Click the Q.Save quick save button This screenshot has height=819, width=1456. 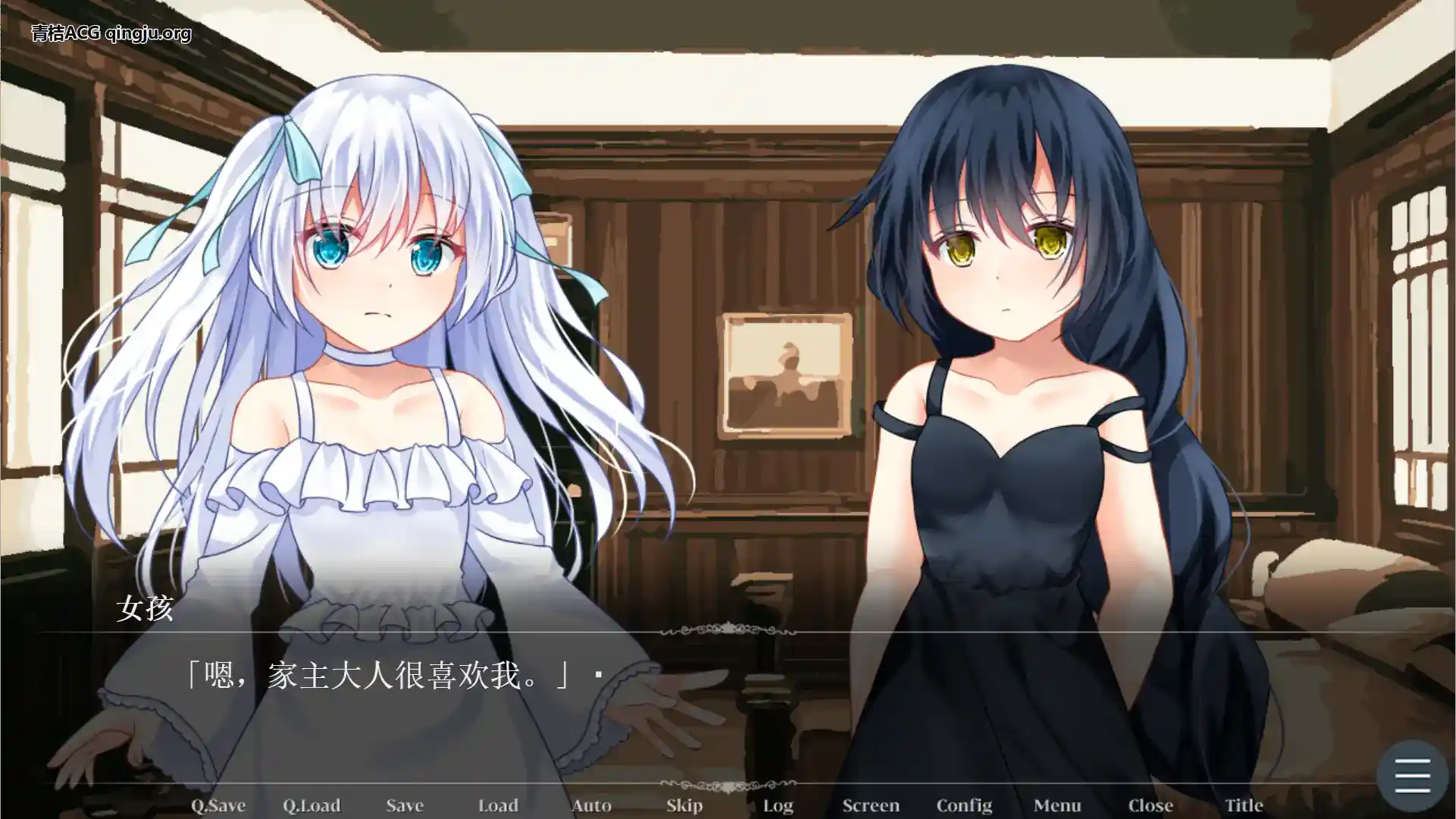click(x=218, y=805)
